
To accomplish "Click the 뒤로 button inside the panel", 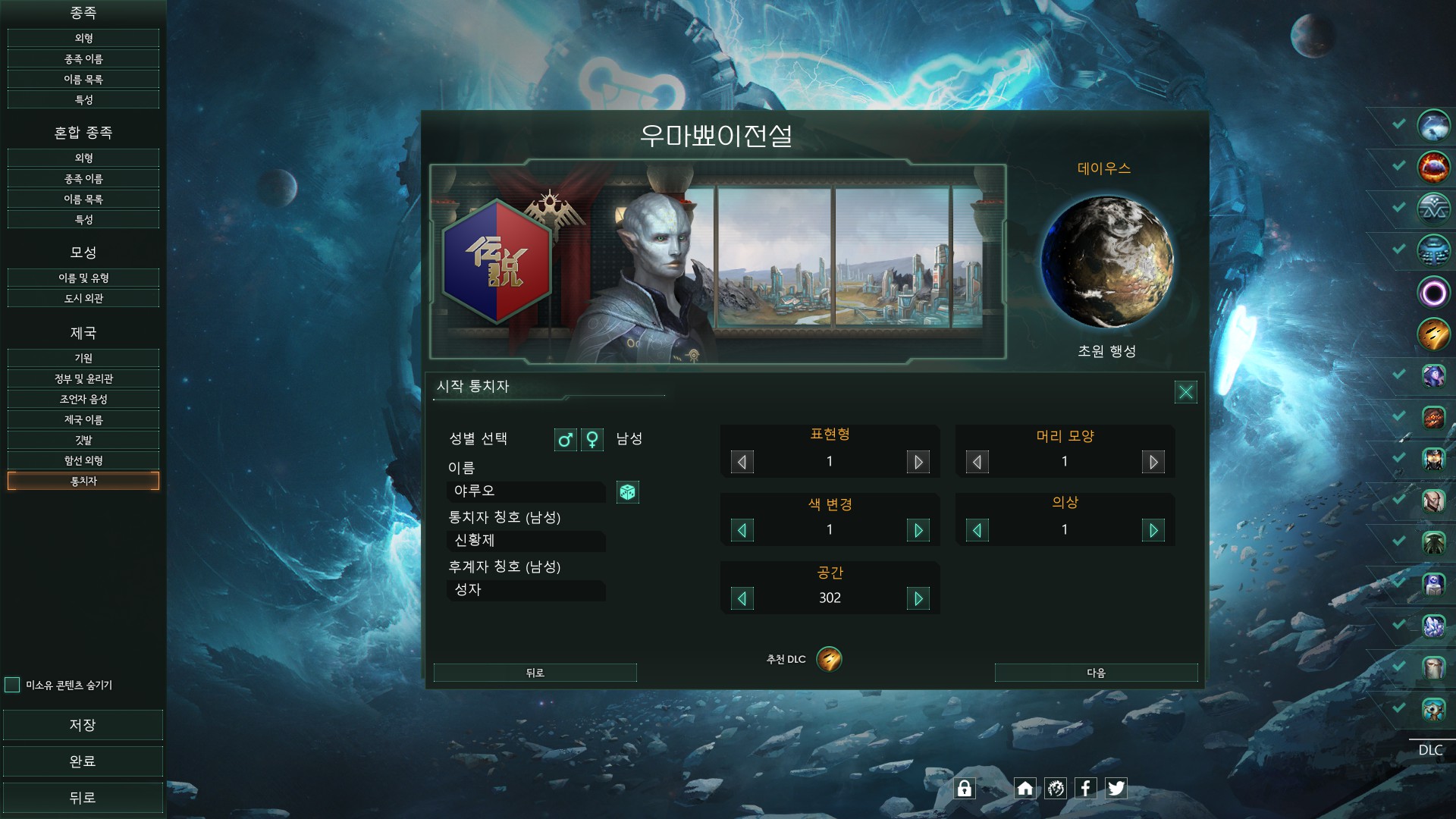I will coord(535,673).
